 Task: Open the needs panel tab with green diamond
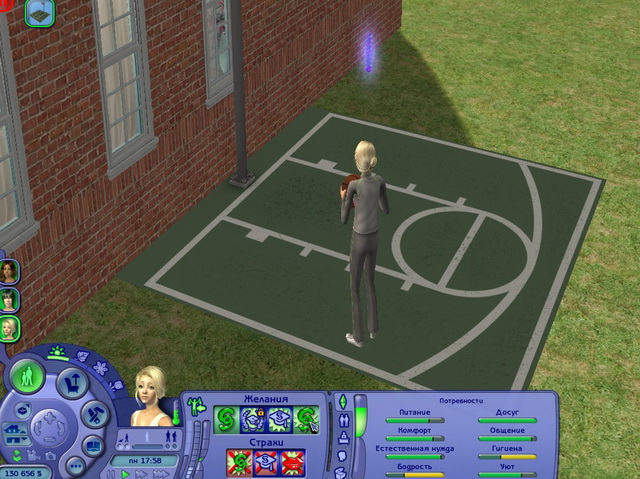345,401
